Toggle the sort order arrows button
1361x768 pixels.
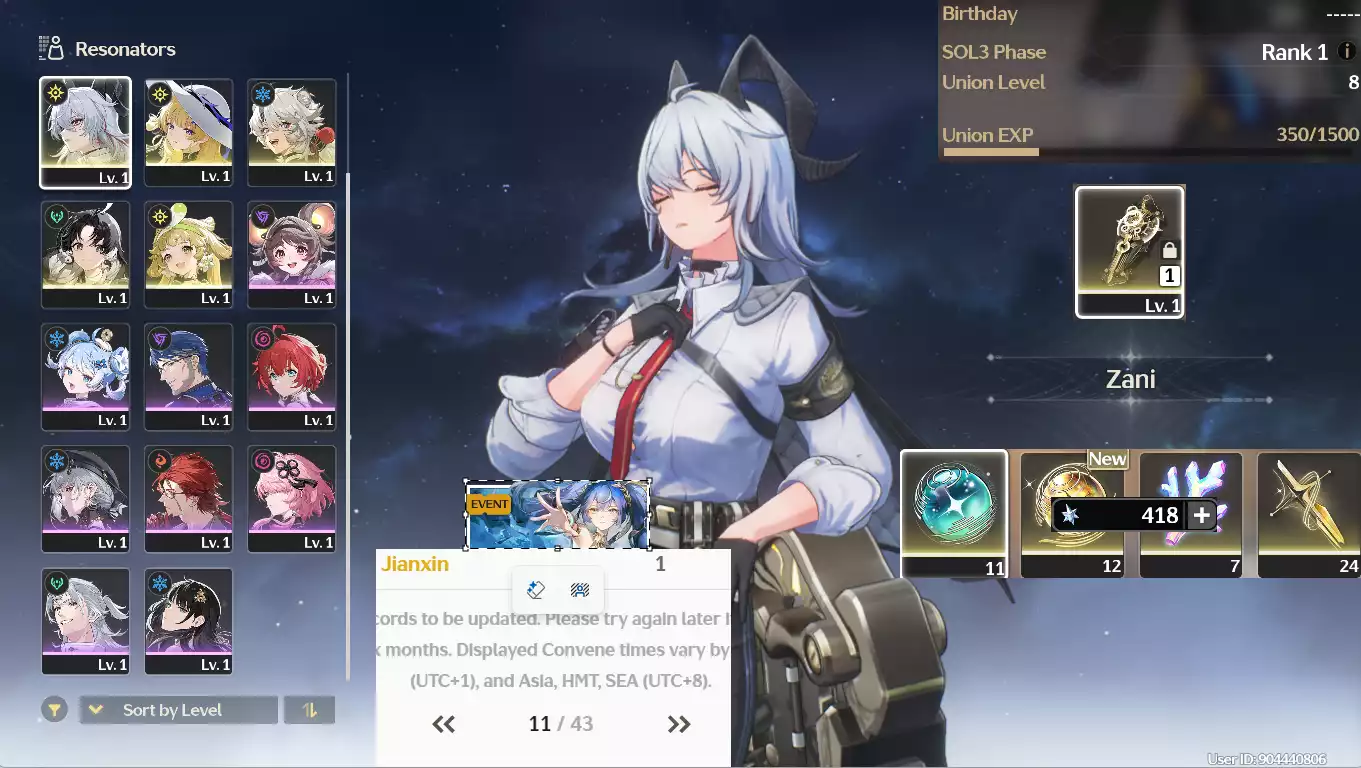pos(309,710)
